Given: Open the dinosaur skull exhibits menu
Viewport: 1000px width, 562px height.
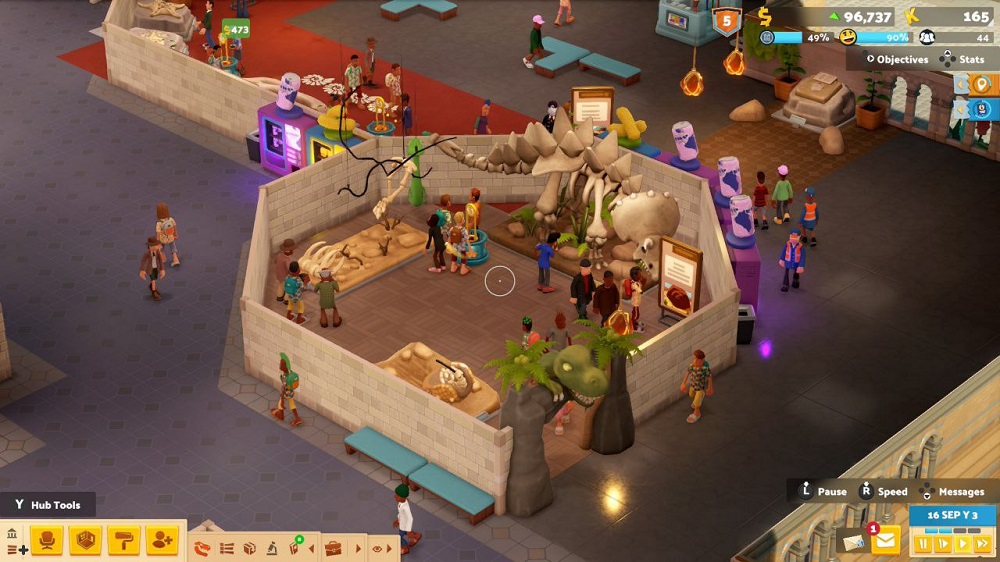Looking at the screenshot, I should tap(202, 548).
